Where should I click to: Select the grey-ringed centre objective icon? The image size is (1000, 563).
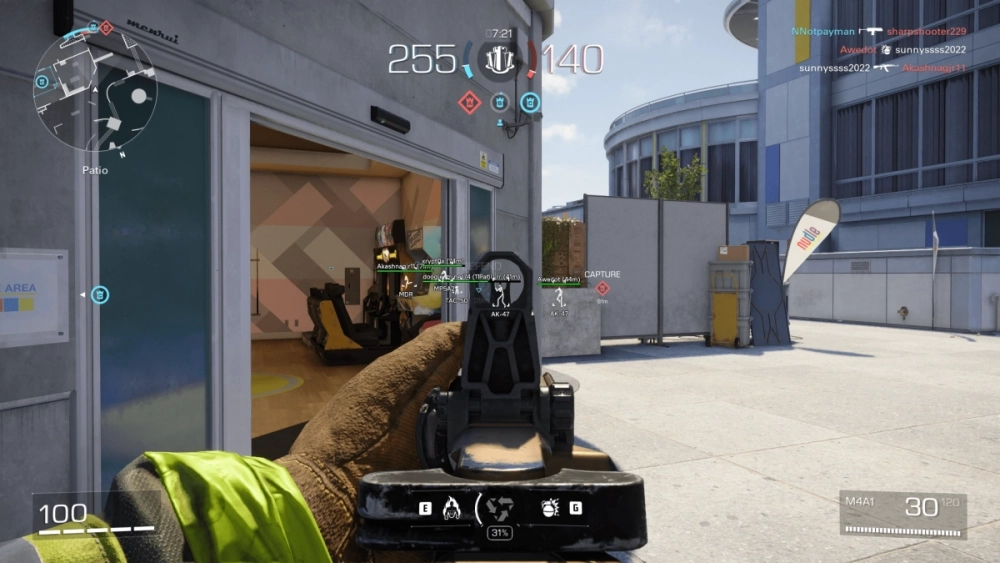tap(499, 101)
